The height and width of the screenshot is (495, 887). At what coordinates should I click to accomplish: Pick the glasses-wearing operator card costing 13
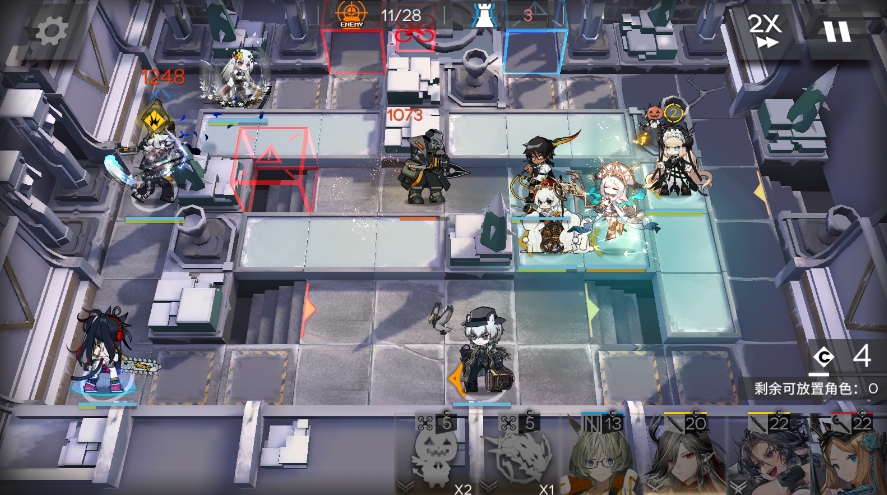pos(596,456)
